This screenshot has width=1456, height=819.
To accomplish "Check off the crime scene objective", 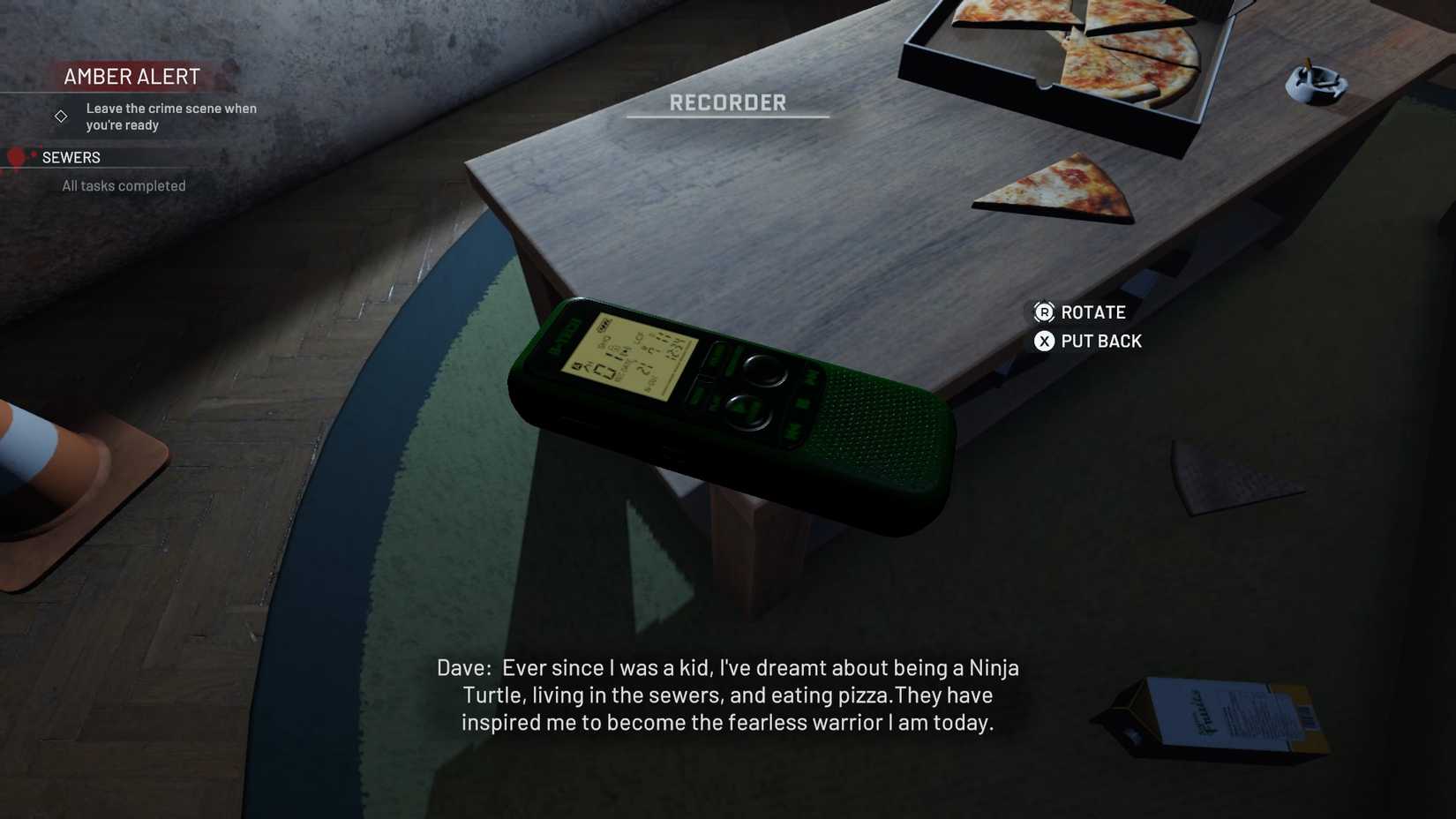I will pos(170,116).
